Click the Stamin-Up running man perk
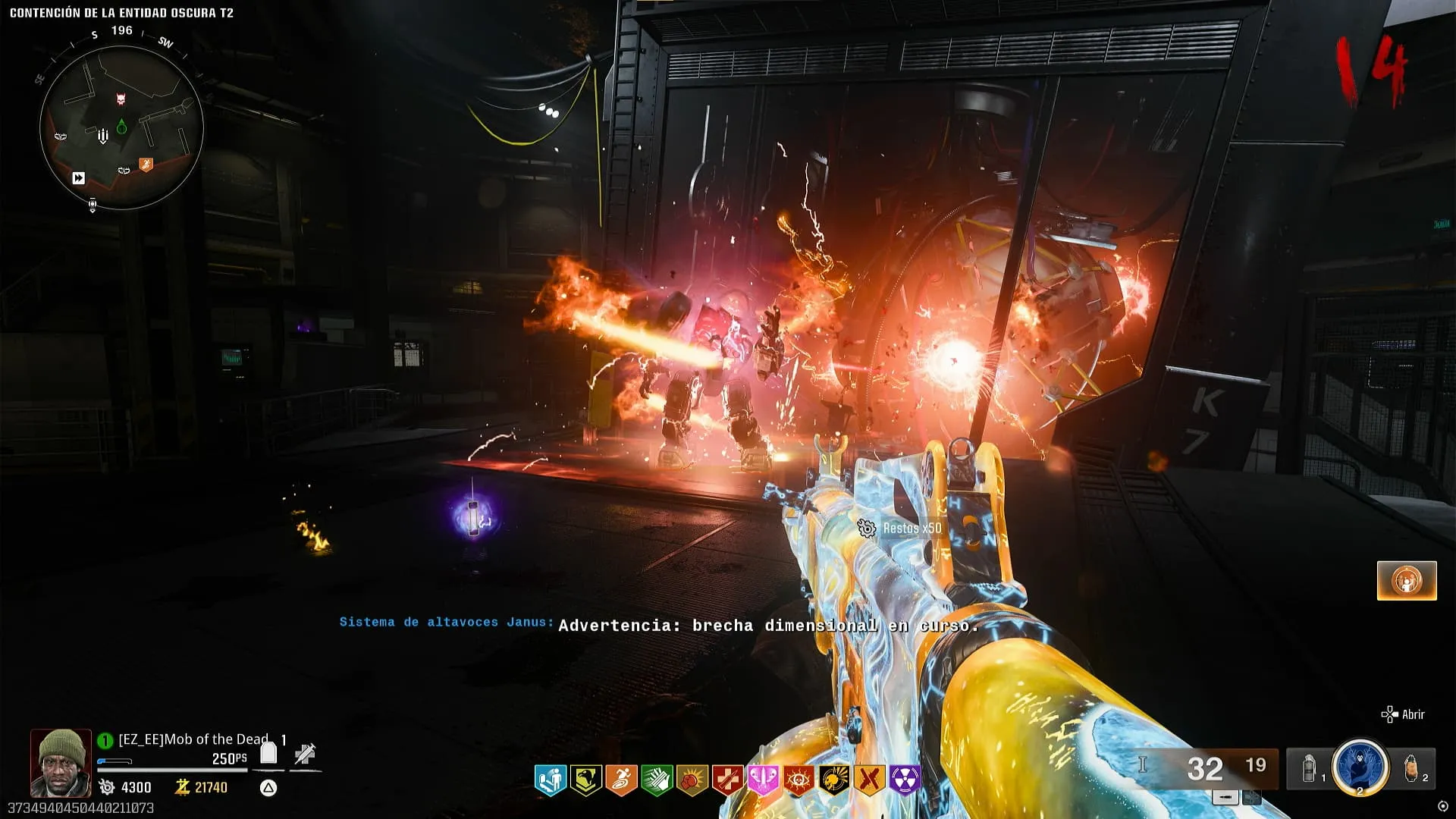The image size is (1456, 819). [x=622, y=780]
